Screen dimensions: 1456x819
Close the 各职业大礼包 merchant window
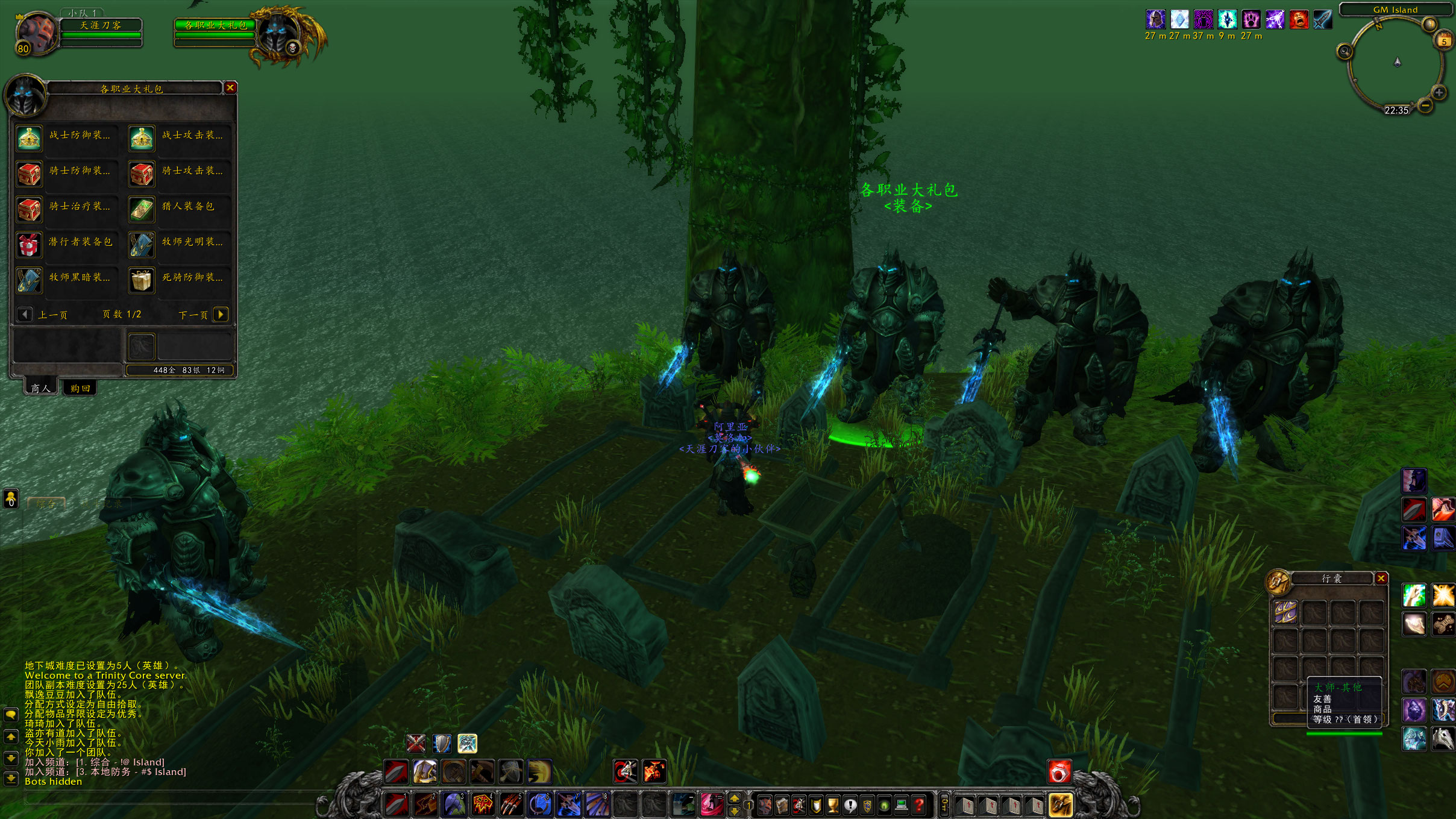click(x=230, y=88)
